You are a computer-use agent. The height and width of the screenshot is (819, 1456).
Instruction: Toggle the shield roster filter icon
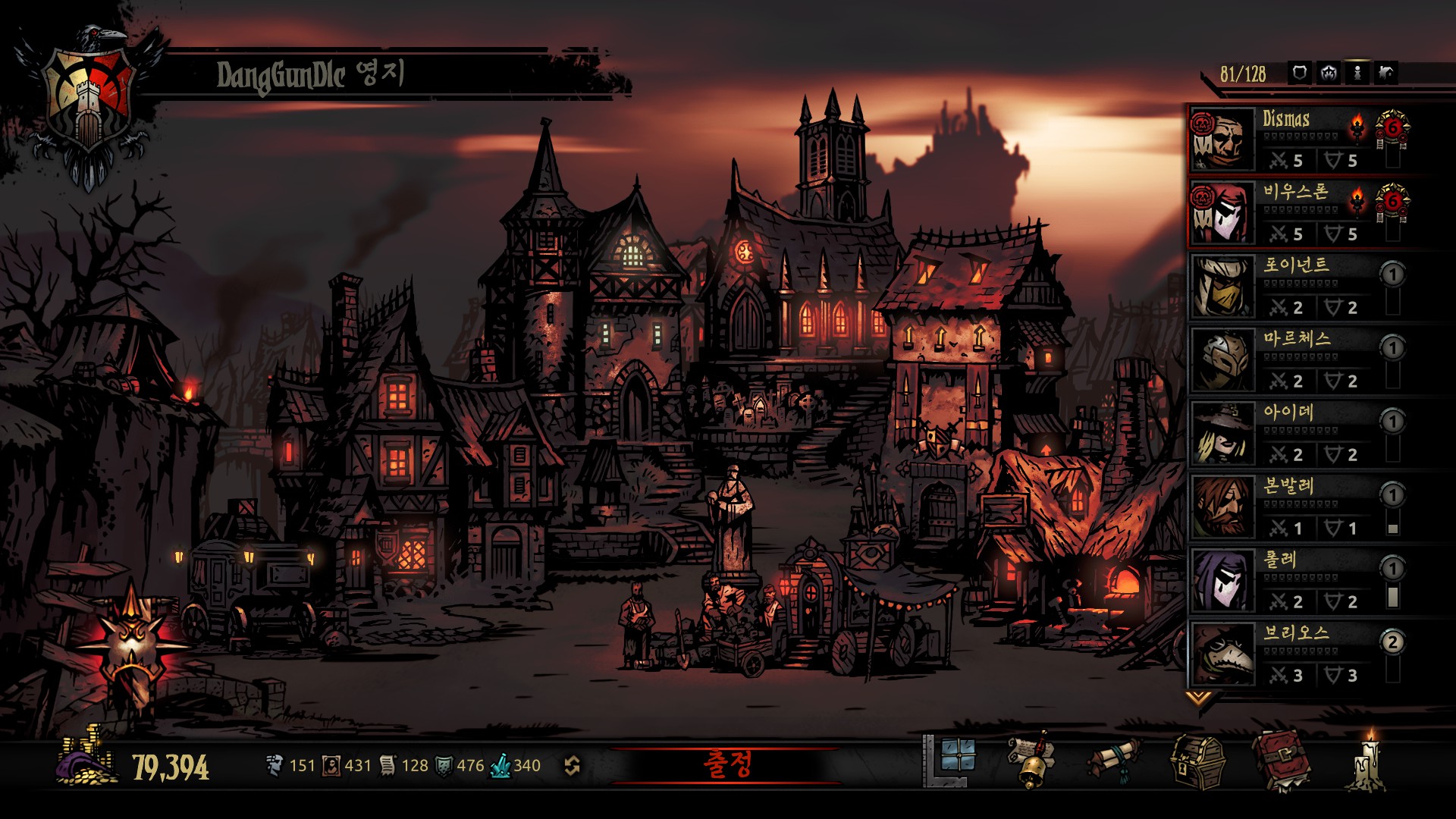[x=1300, y=74]
